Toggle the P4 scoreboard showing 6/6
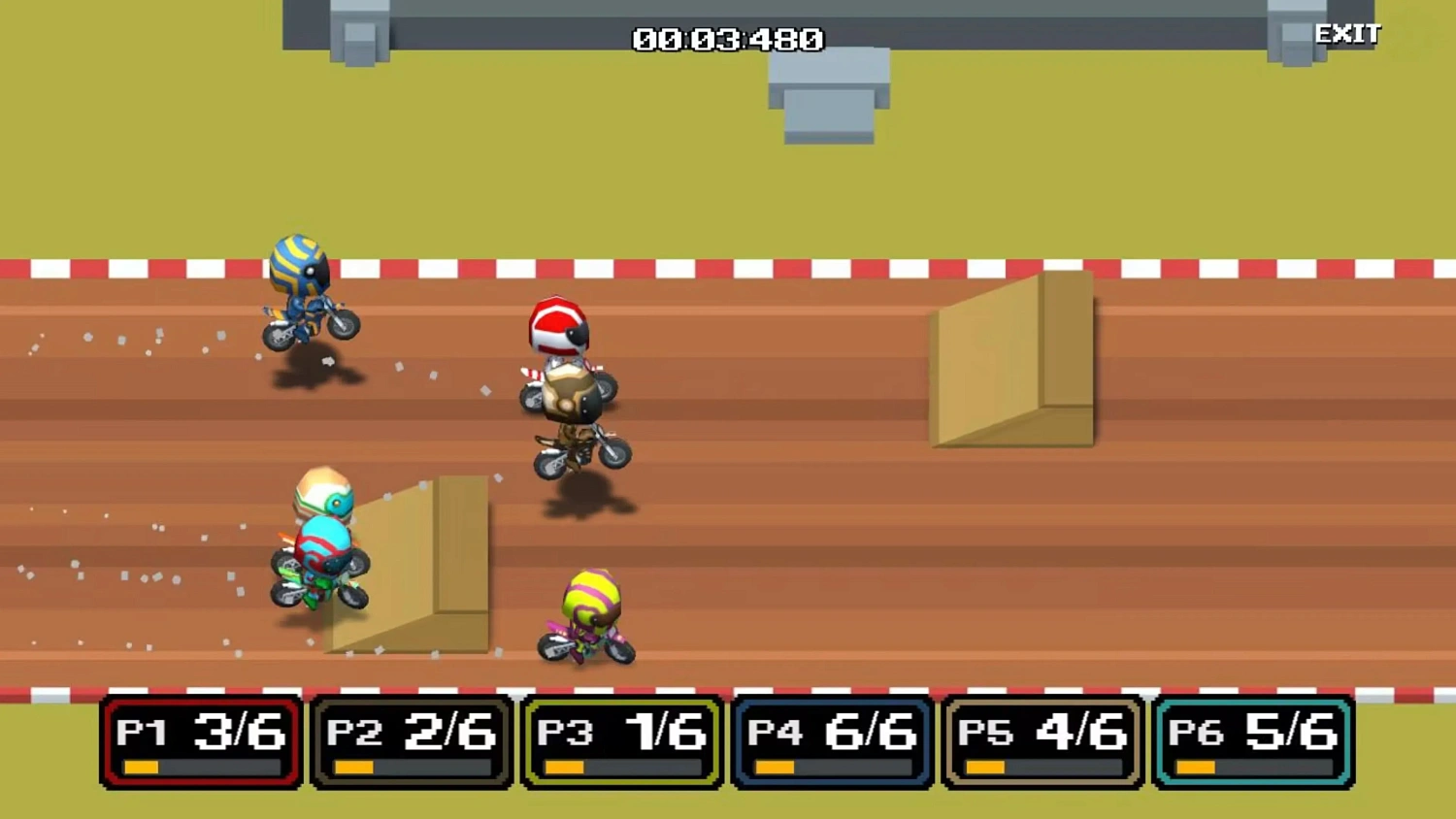This screenshot has height=819, width=1456. coord(830,740)
